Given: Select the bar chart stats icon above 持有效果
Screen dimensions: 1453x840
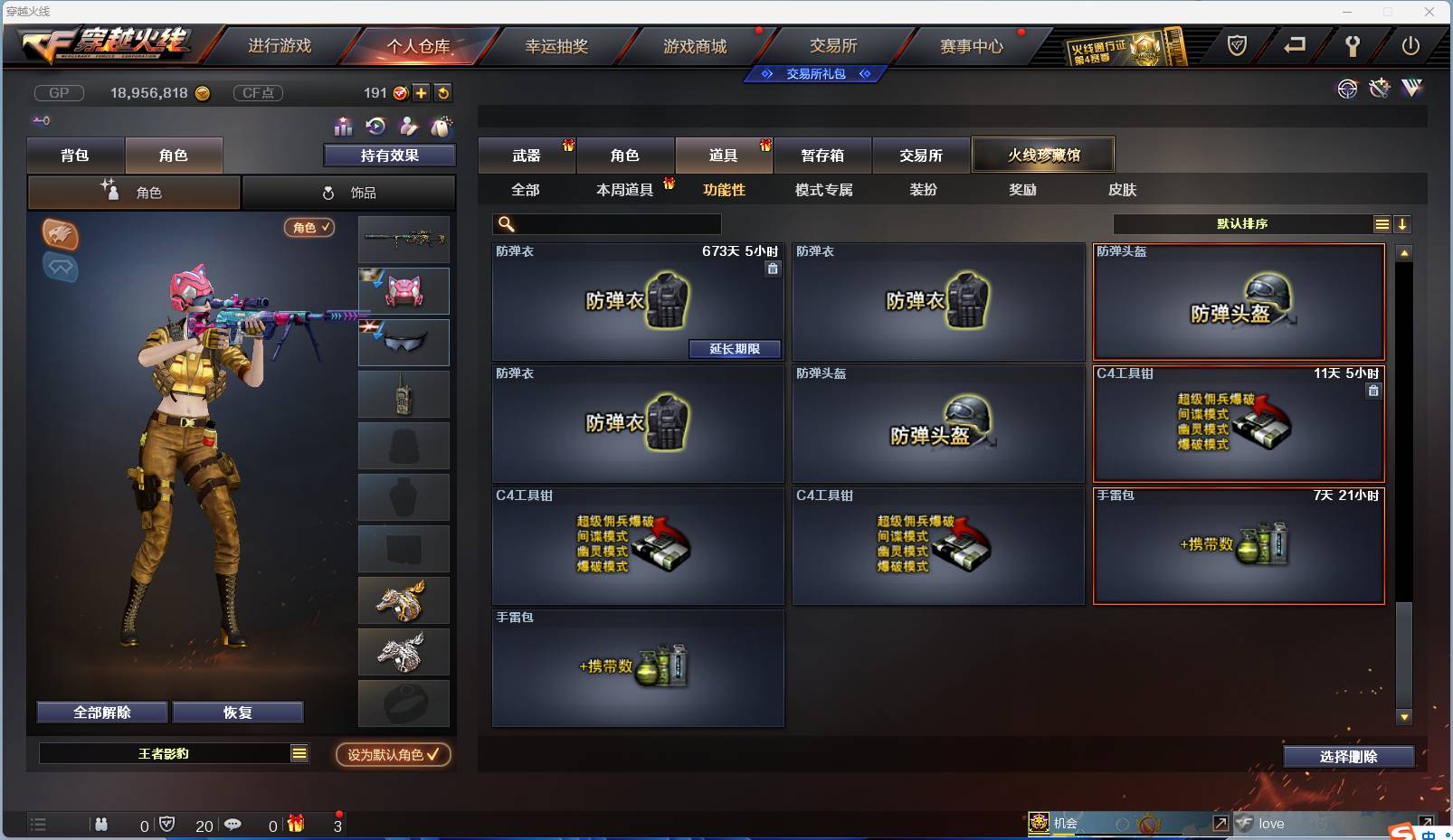Looking at the screenshot, I should point(343,127).
